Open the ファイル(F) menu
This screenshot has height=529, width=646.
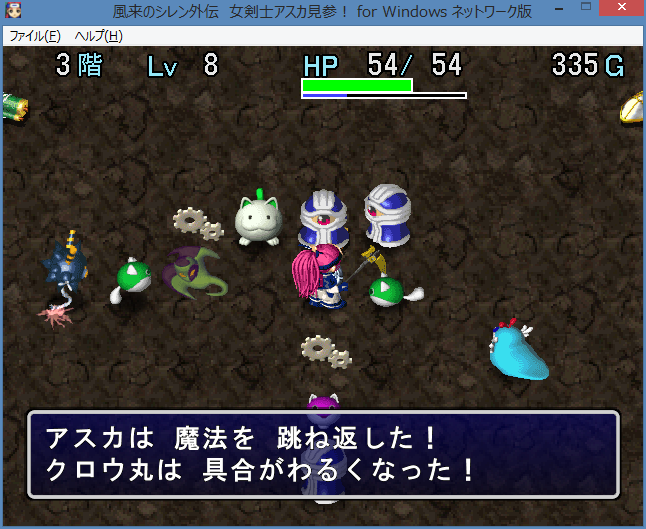[x=35, y=36]
